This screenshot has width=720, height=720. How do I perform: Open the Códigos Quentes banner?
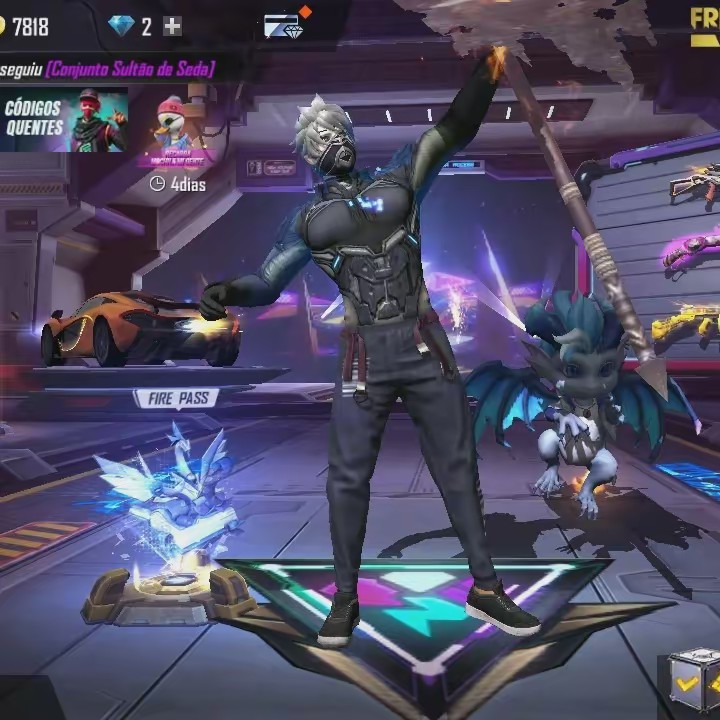click(x=64, y=120)
